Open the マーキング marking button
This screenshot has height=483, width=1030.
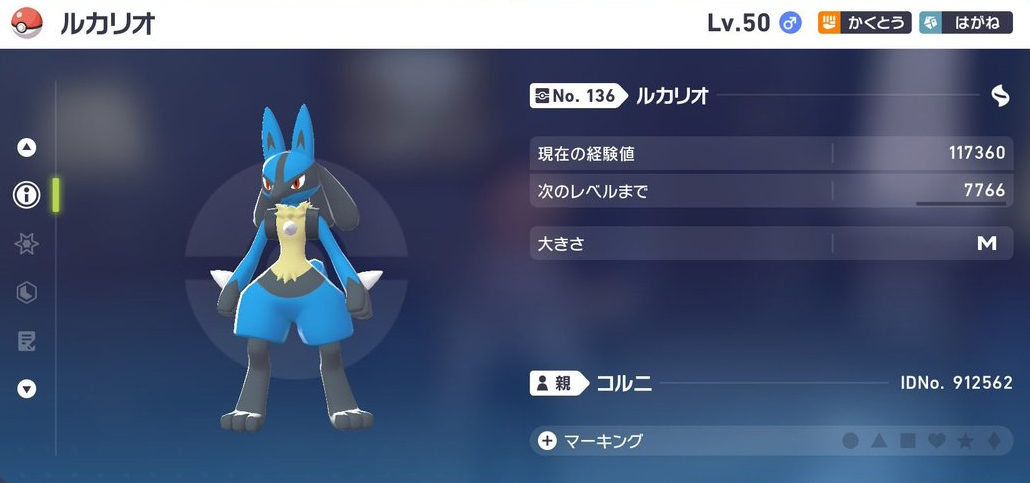(x=592, y=441)
